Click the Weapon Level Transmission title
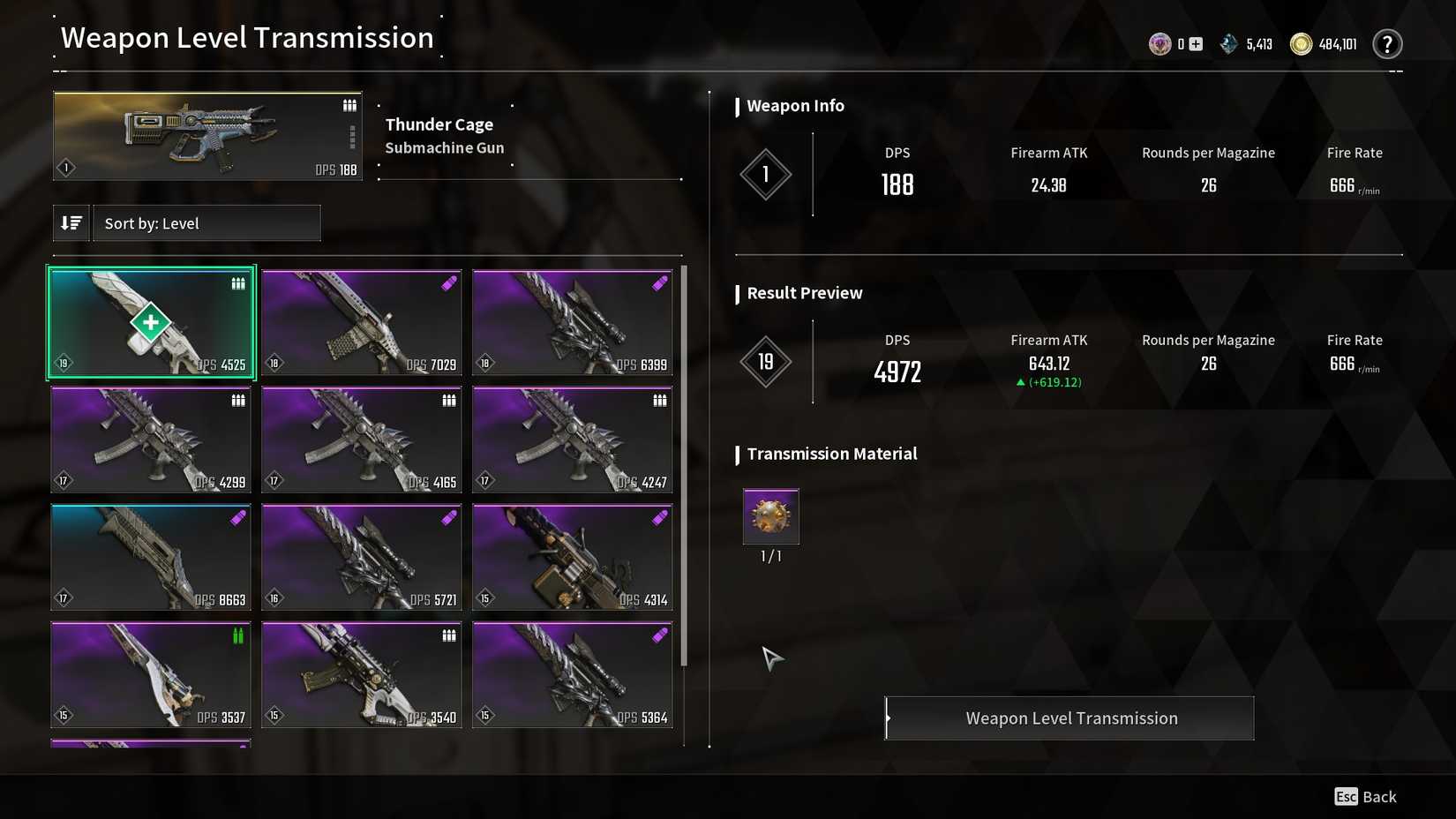 pyautogui.click(x=247, y=37)
